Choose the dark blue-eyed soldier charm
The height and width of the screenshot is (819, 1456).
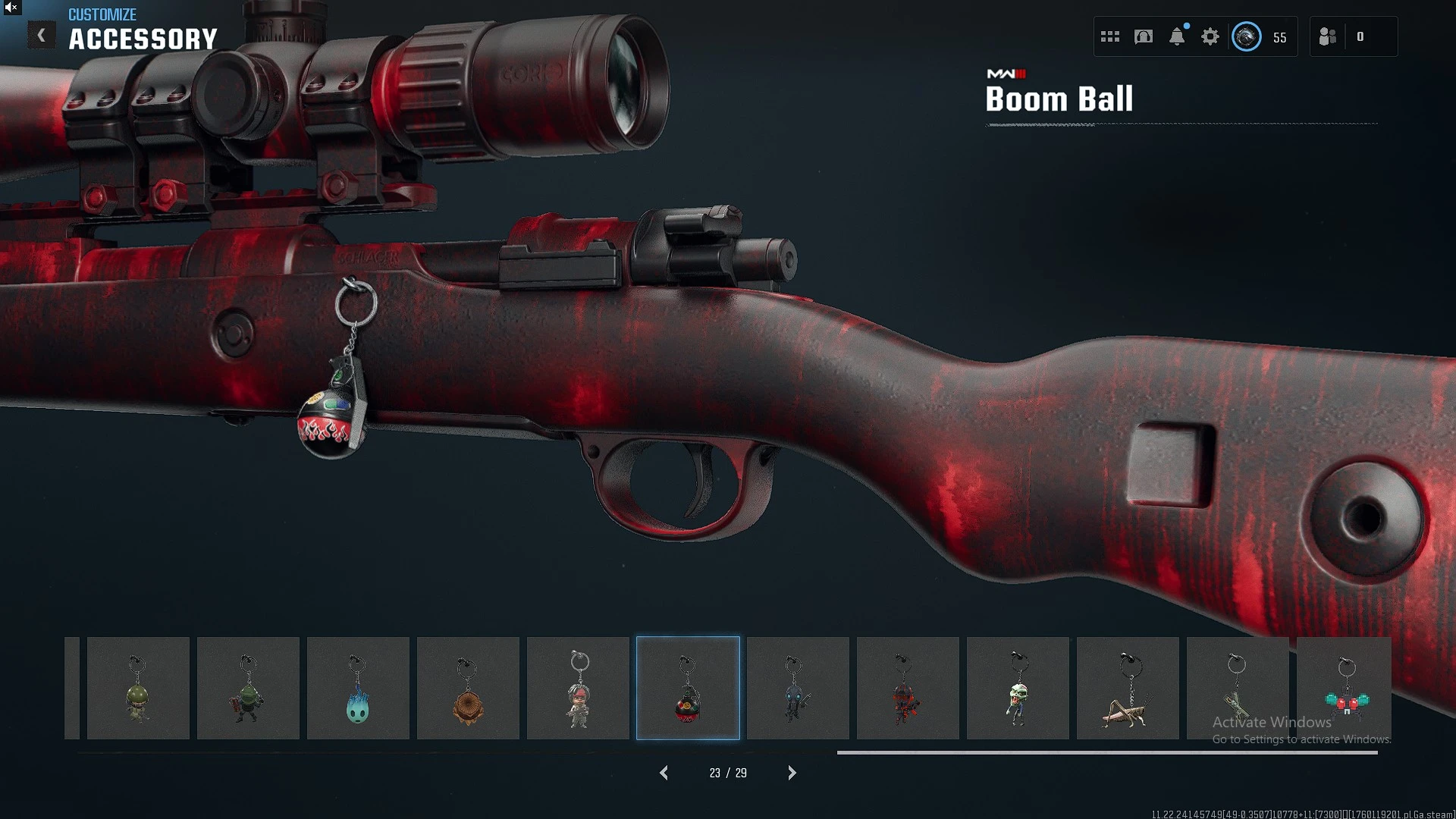[798, 688]
